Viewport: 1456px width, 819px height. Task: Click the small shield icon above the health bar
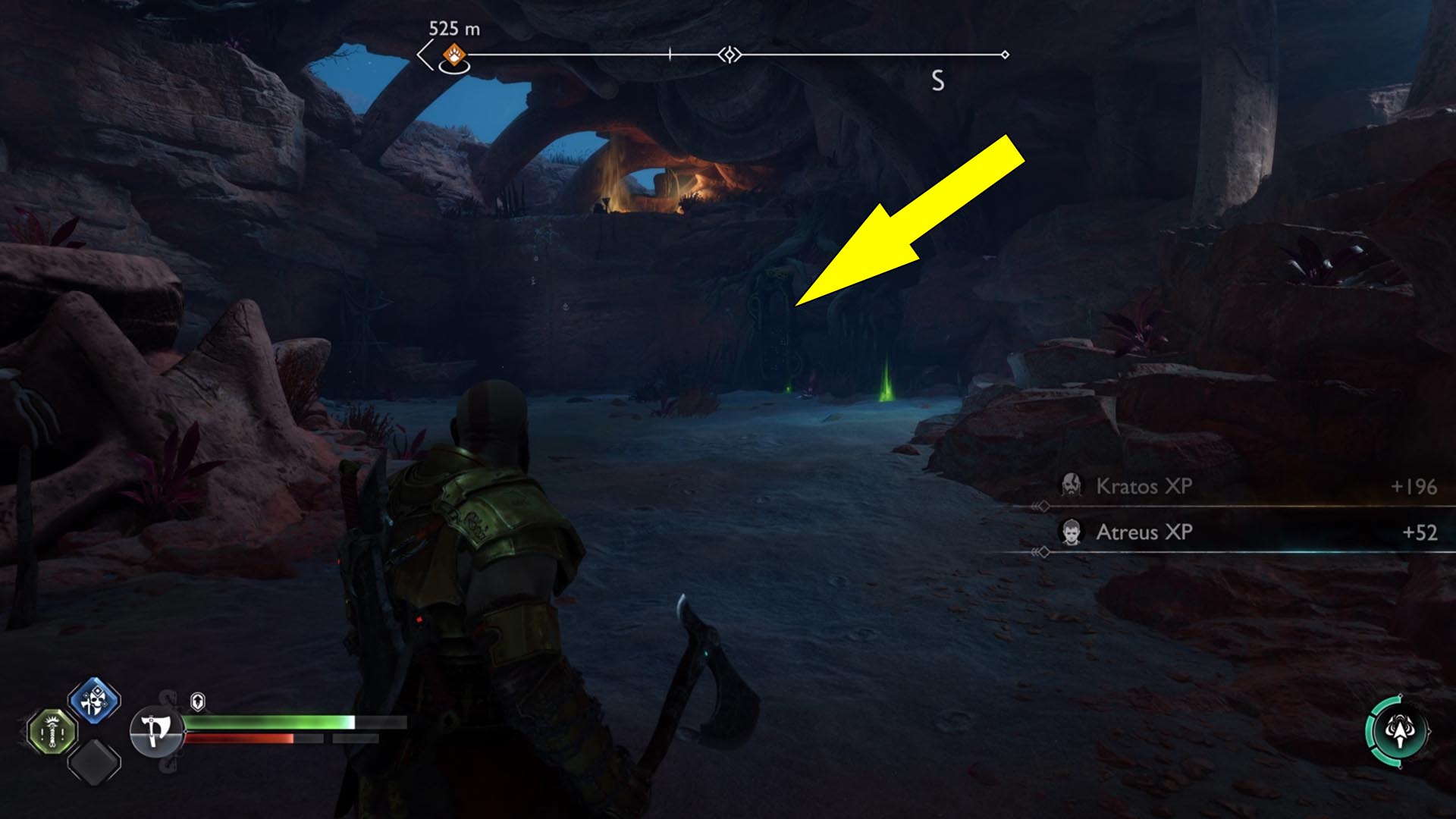click(x=198, y=701)
